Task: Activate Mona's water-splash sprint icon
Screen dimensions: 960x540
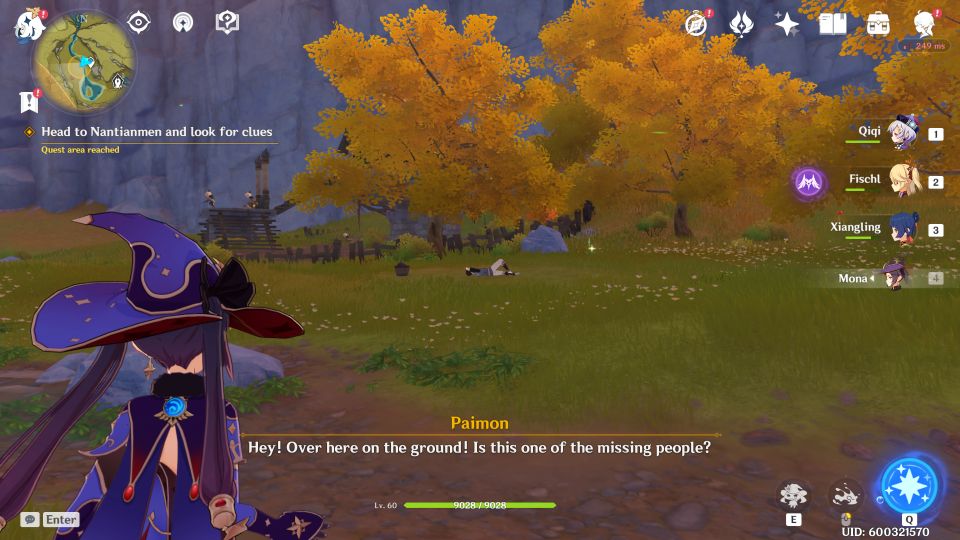Action: click(845, 495)
